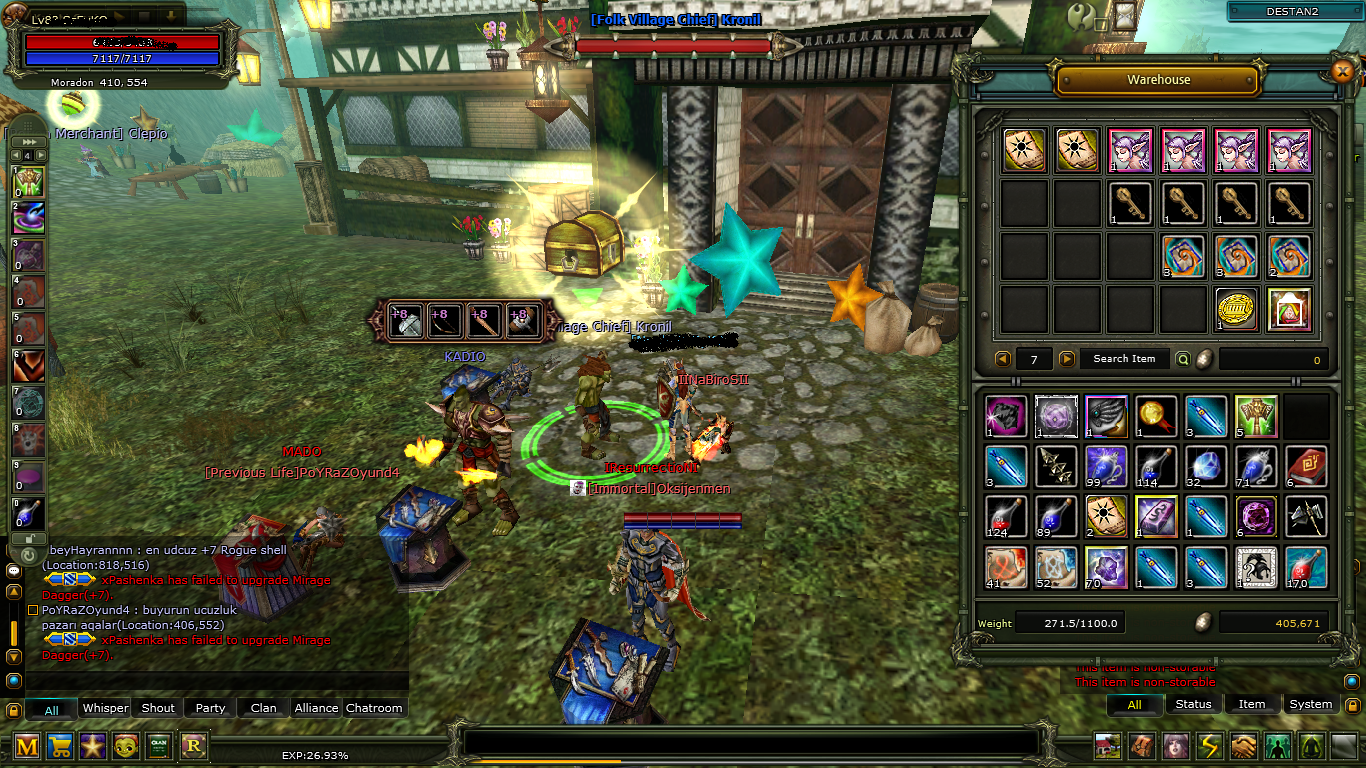The image size is (1366, 768).
Task: Open the in-game shop cart icon
Action: click(x=62, y=746)
